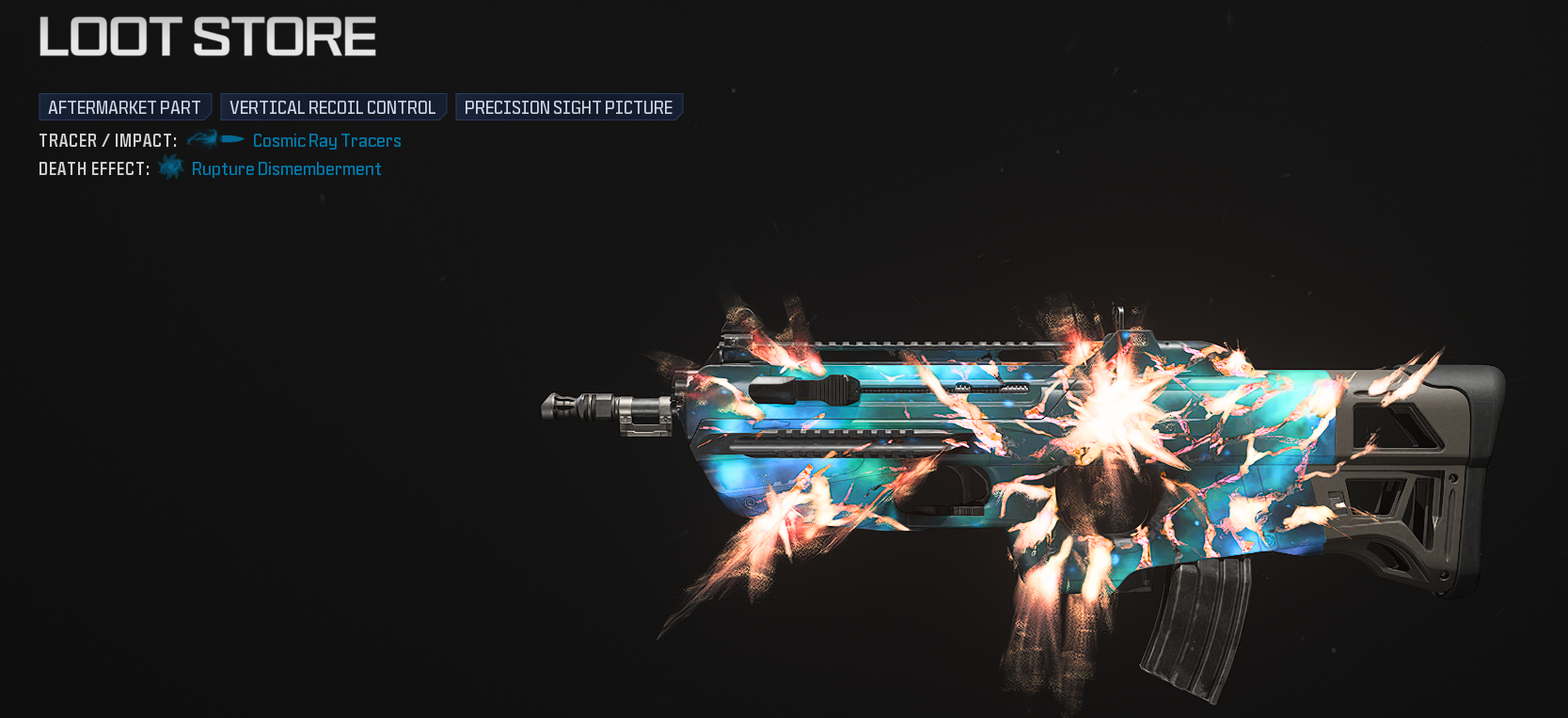Image resolution: width=1568 pixels, height=718 pixels.
Task: Click the Vertical Recoil Control tag
Action: point(332,107)
